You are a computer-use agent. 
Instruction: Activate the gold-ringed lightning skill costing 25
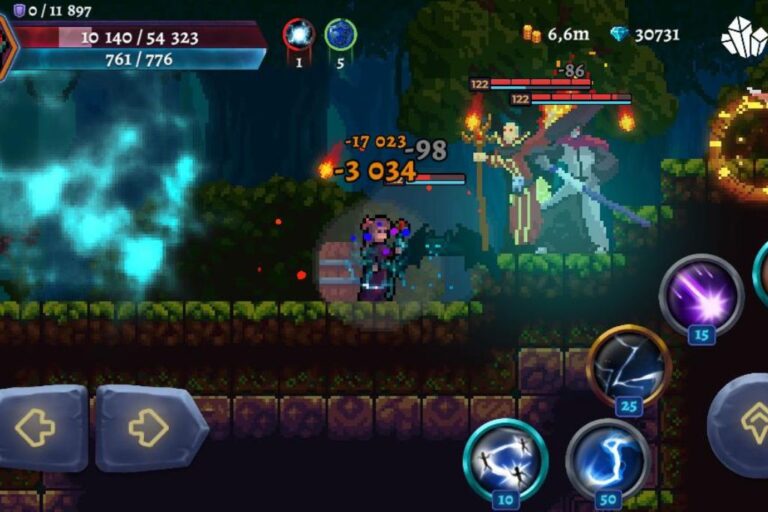[x=628, y=366]
